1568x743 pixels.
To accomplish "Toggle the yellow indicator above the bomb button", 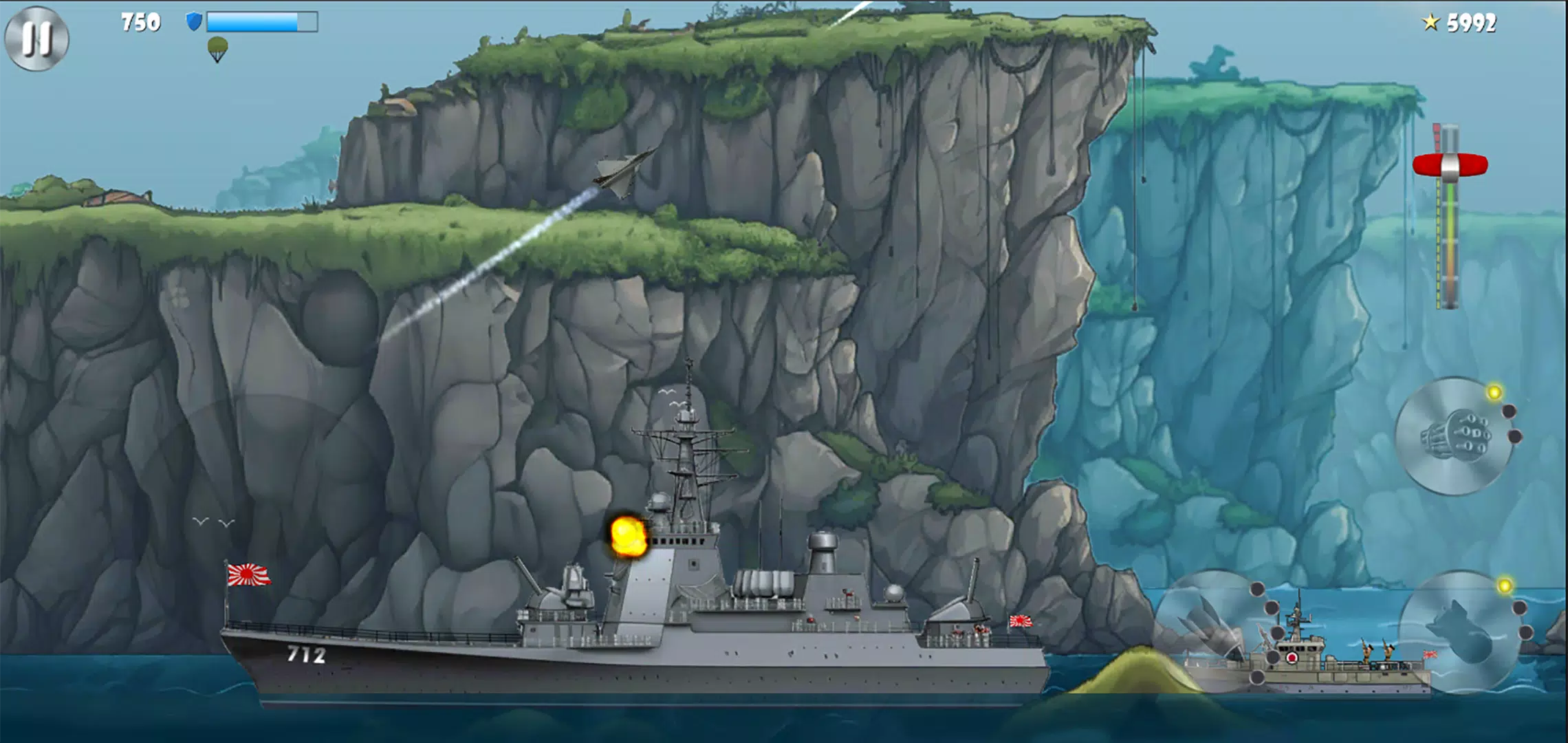I will [1505, 584].
